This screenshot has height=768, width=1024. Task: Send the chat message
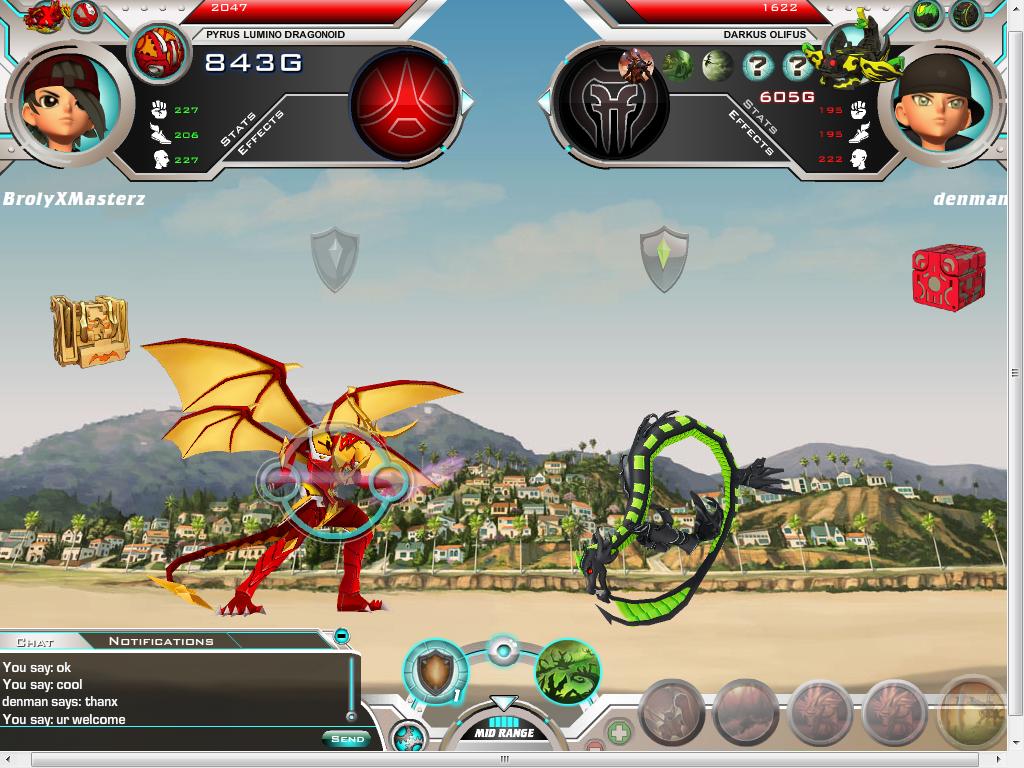coord(347,739)
